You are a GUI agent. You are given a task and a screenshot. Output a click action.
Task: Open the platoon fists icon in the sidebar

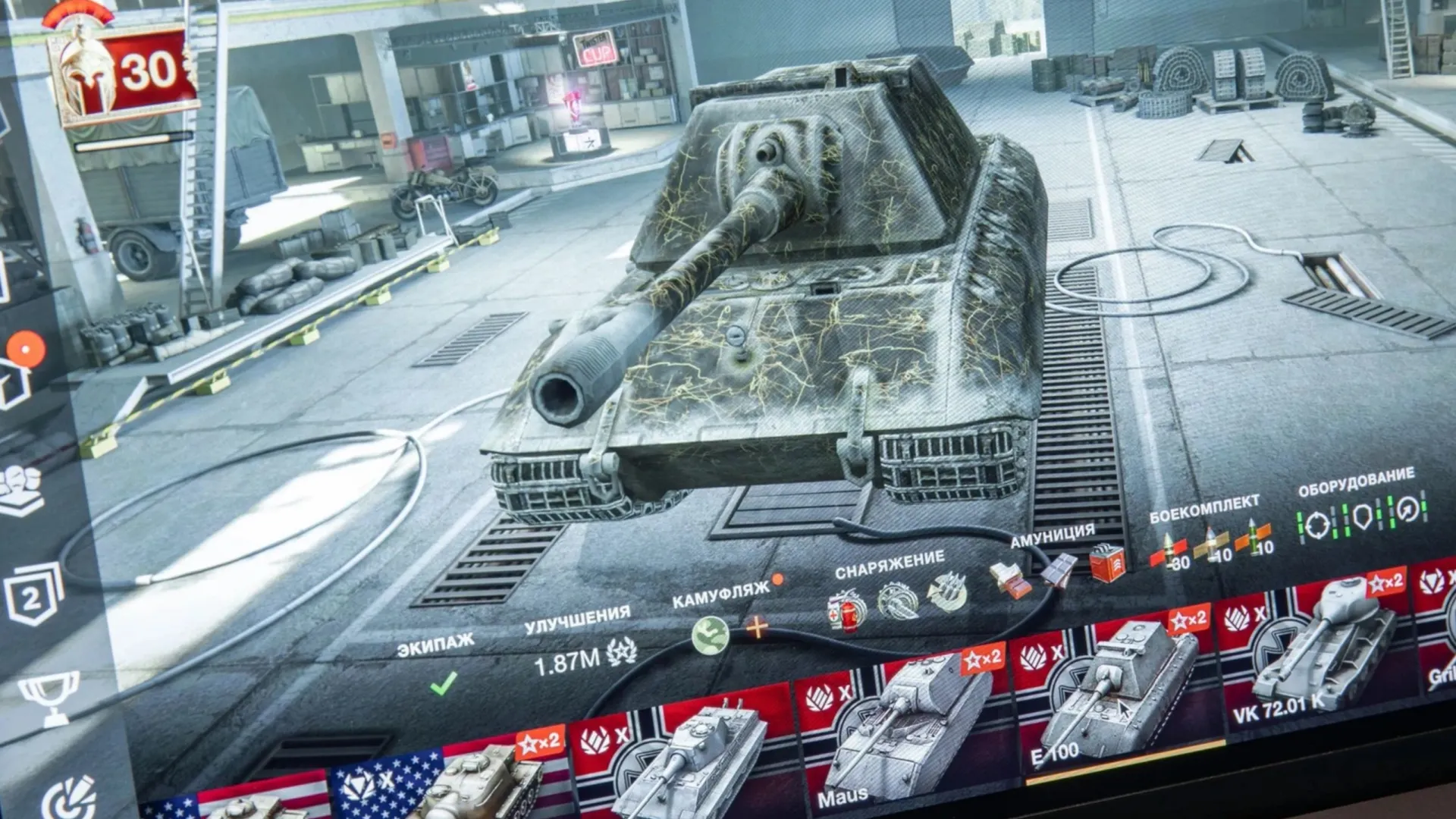click(x=23, y=489)
